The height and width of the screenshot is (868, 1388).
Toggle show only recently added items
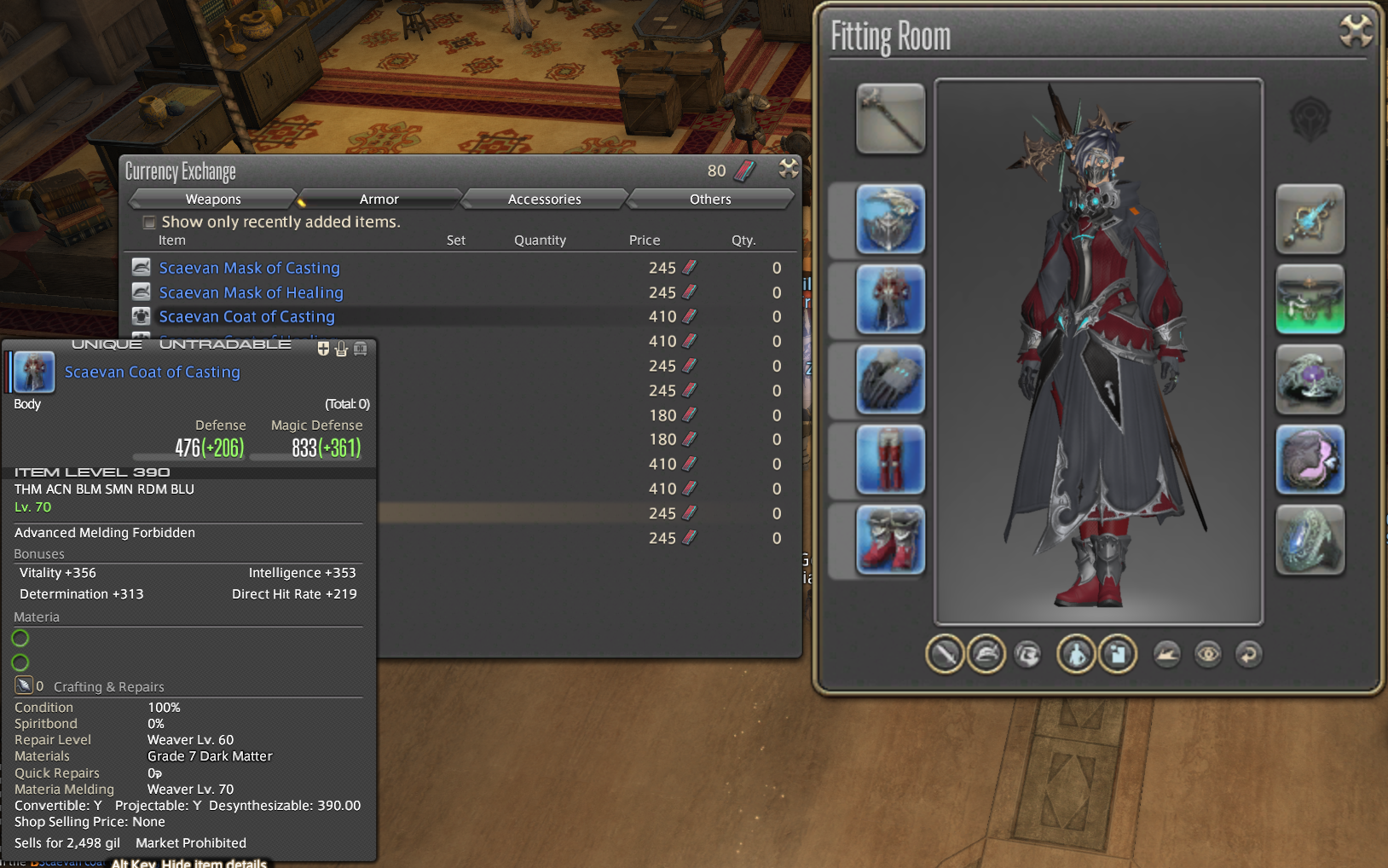click(x=149, y=223)
